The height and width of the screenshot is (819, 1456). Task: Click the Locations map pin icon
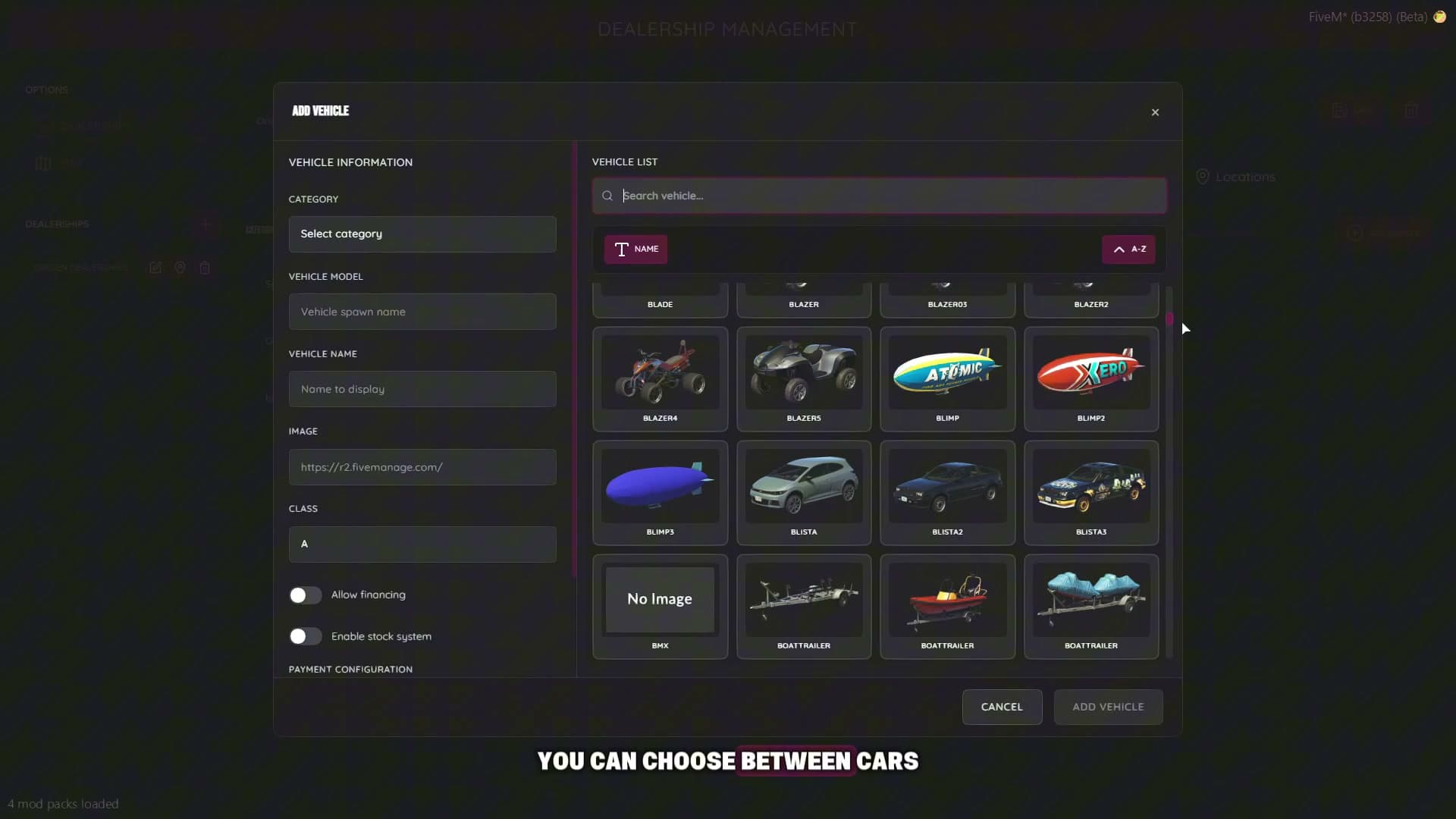pyautogui.click(x=1204, y=177)
